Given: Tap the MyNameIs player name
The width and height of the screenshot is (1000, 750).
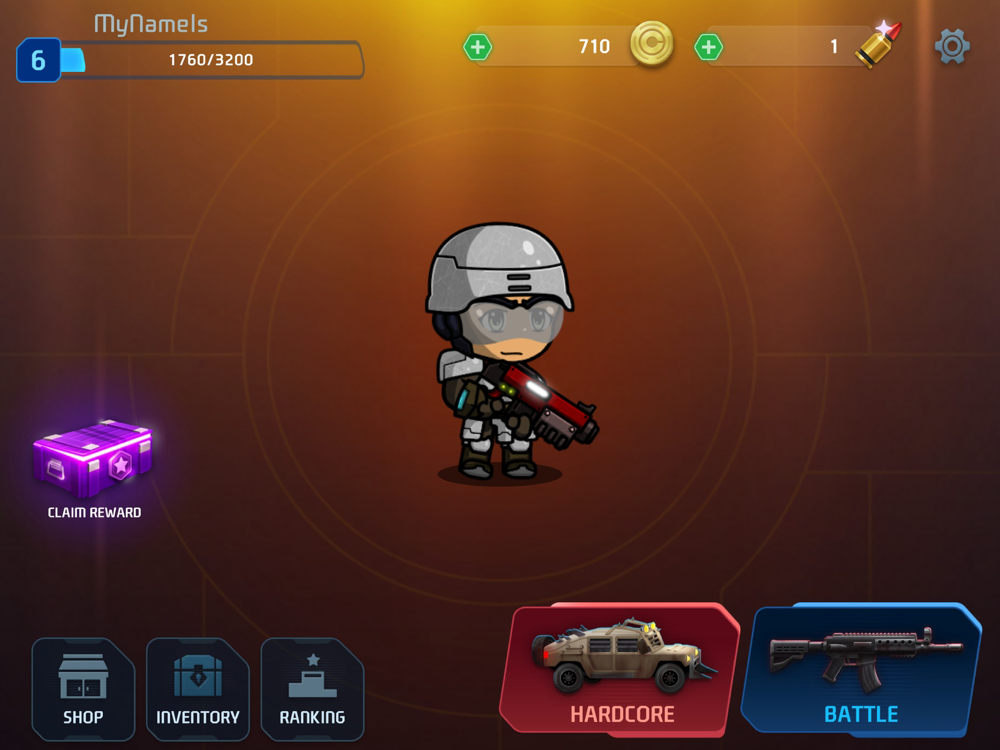Looking at the screenshot, I should coord(151,24).
